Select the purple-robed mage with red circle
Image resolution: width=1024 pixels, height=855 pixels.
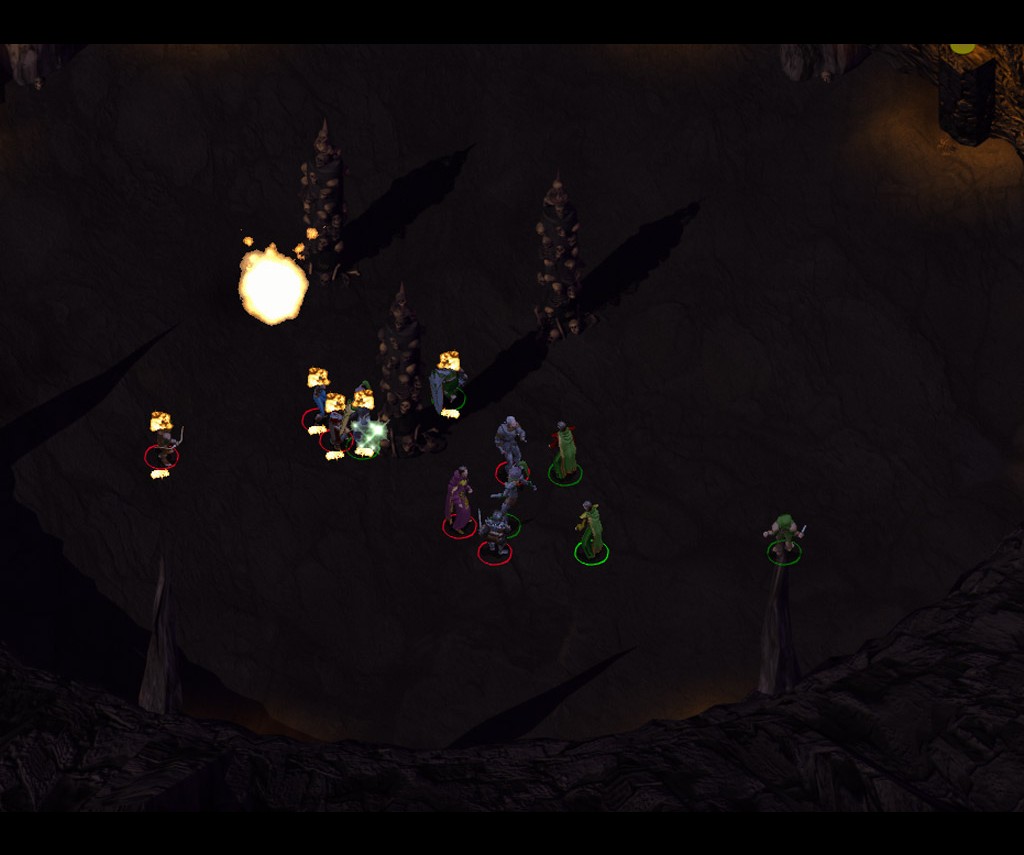pyautogui.click(x=459, y=501)
